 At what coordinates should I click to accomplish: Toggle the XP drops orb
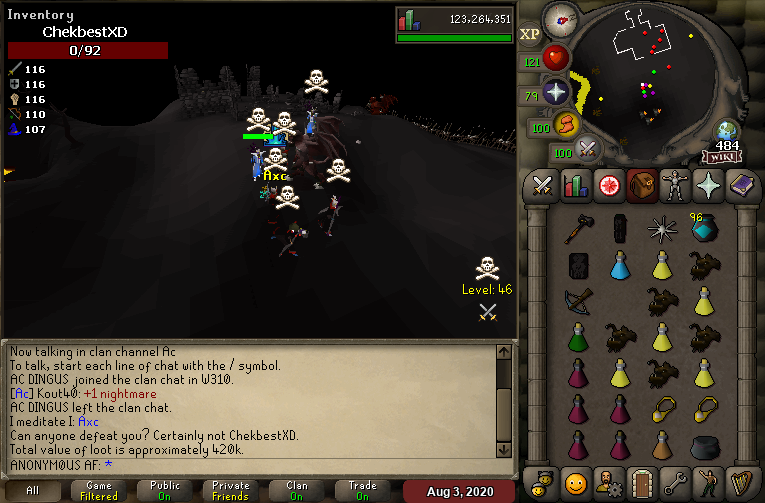point(530,34)
